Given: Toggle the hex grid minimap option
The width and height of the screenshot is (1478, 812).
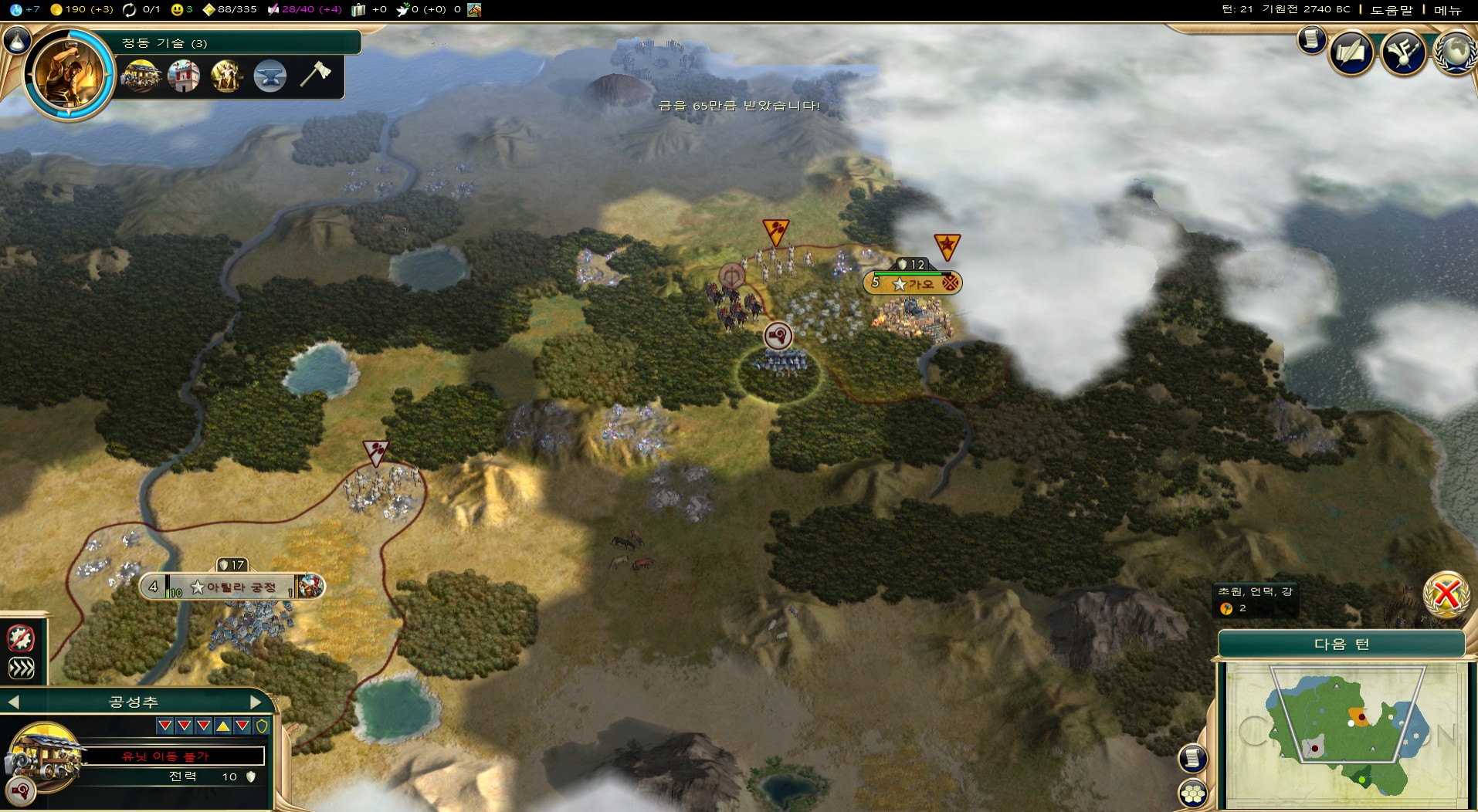Looking at the screenshot, I should coord(1193,793).
